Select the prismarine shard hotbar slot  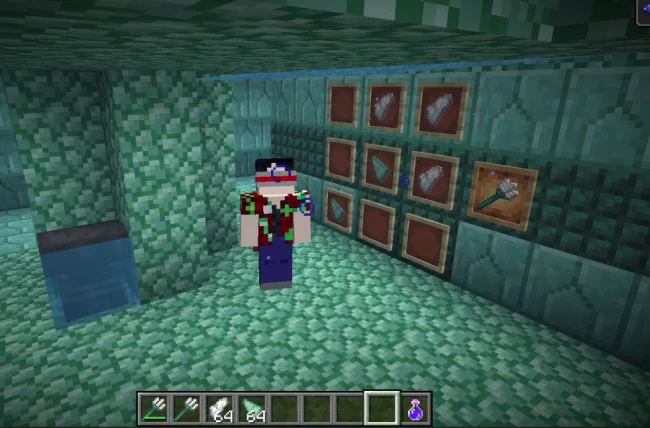(x=252, y=409)
